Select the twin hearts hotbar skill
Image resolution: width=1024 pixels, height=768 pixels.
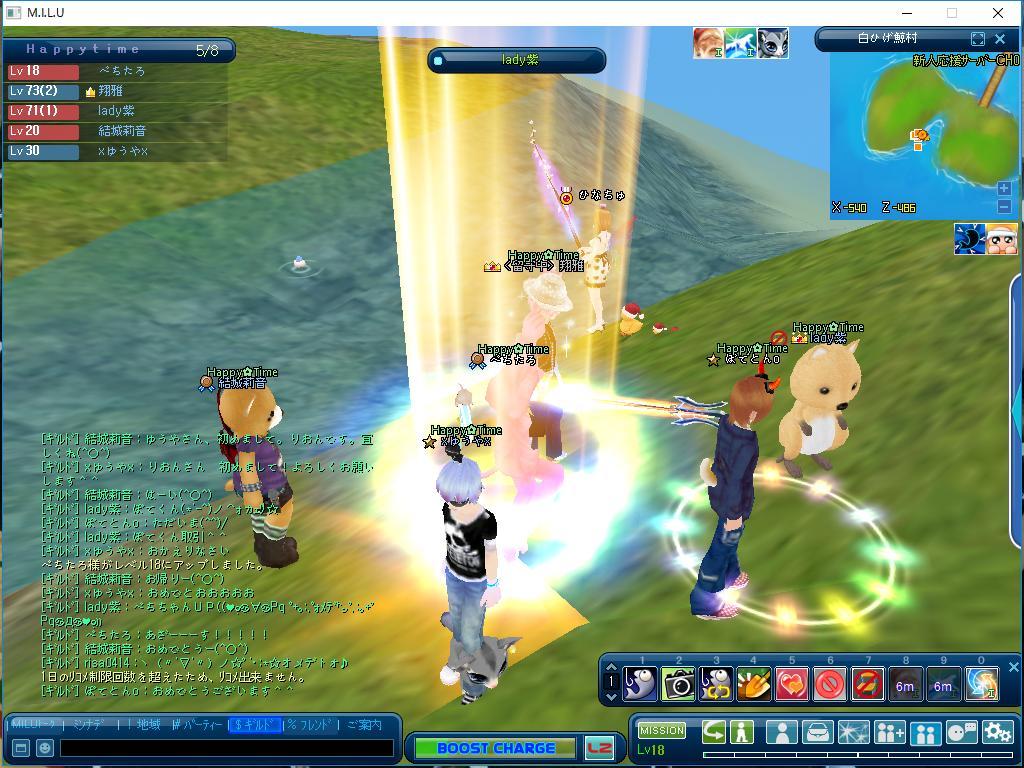pos(792,684)
